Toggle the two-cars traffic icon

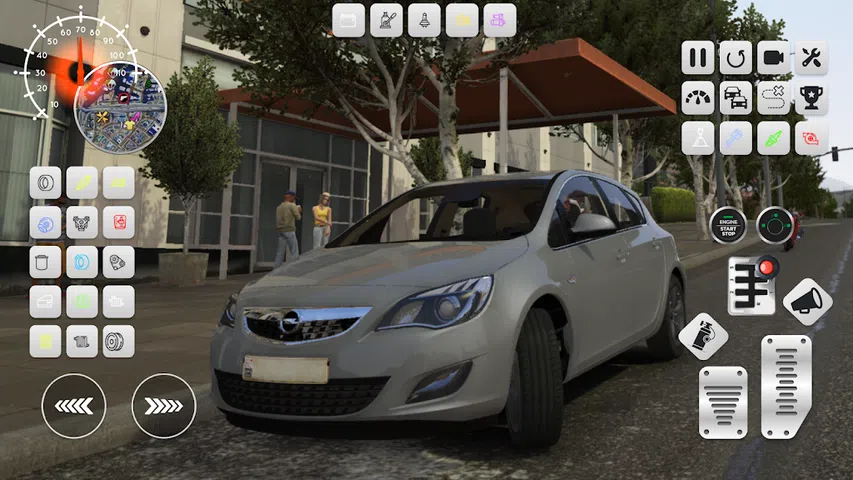[x=736, y=98]
